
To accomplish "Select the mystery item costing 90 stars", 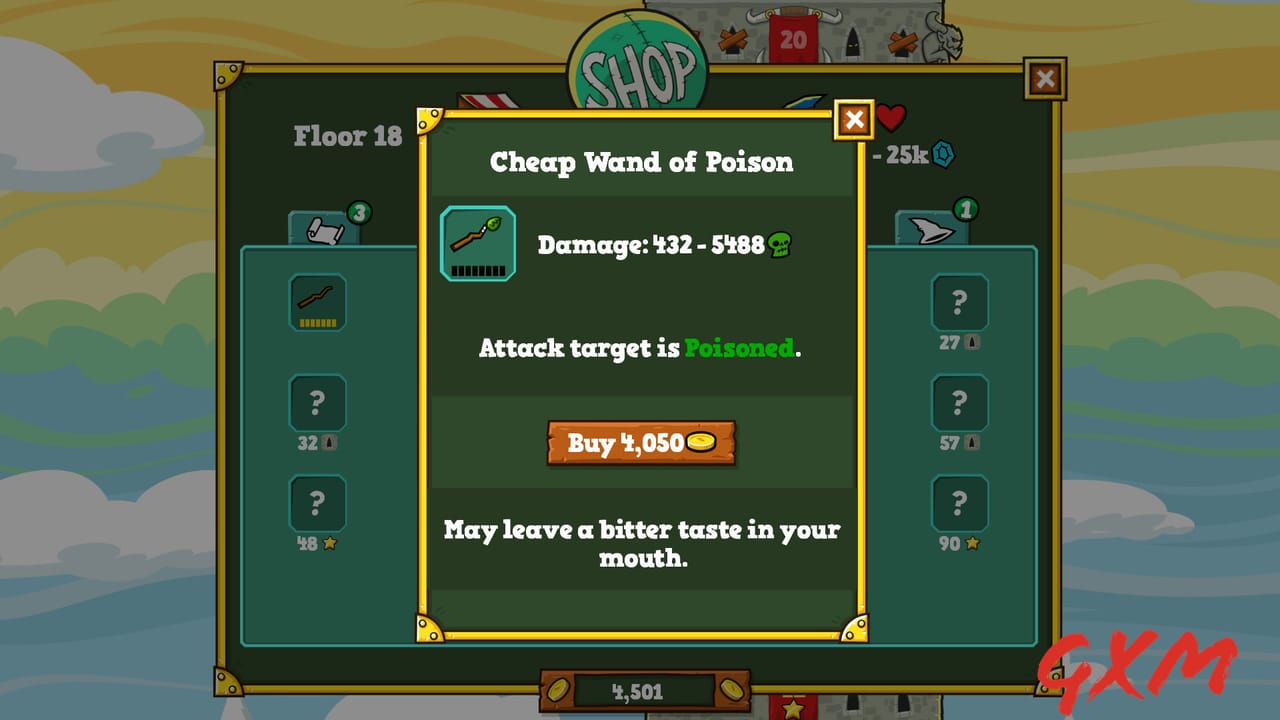I will coord(960,503).
